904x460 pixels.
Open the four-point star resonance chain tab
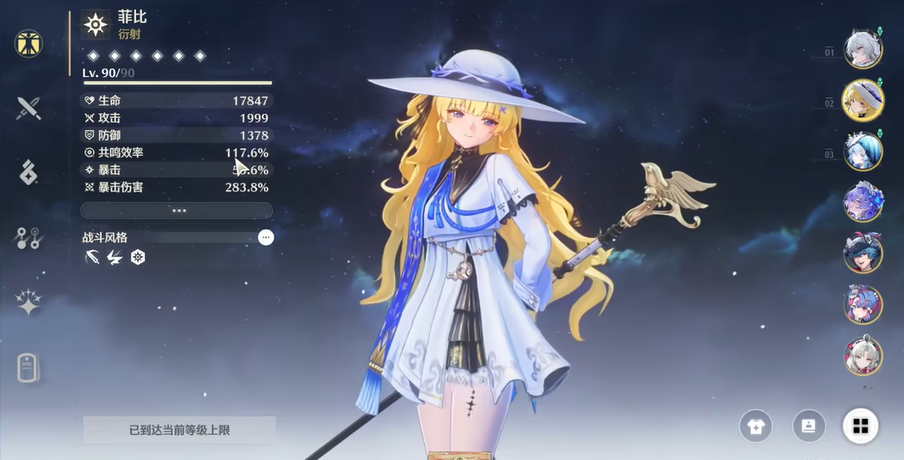click(28, 302)
